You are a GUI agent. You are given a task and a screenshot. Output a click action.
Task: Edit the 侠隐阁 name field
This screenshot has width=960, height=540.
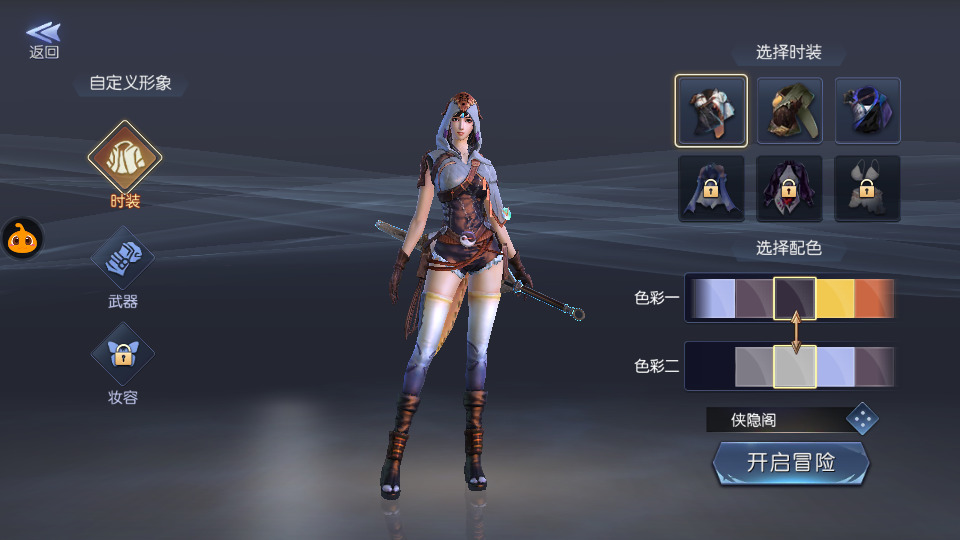pos(772,420)
